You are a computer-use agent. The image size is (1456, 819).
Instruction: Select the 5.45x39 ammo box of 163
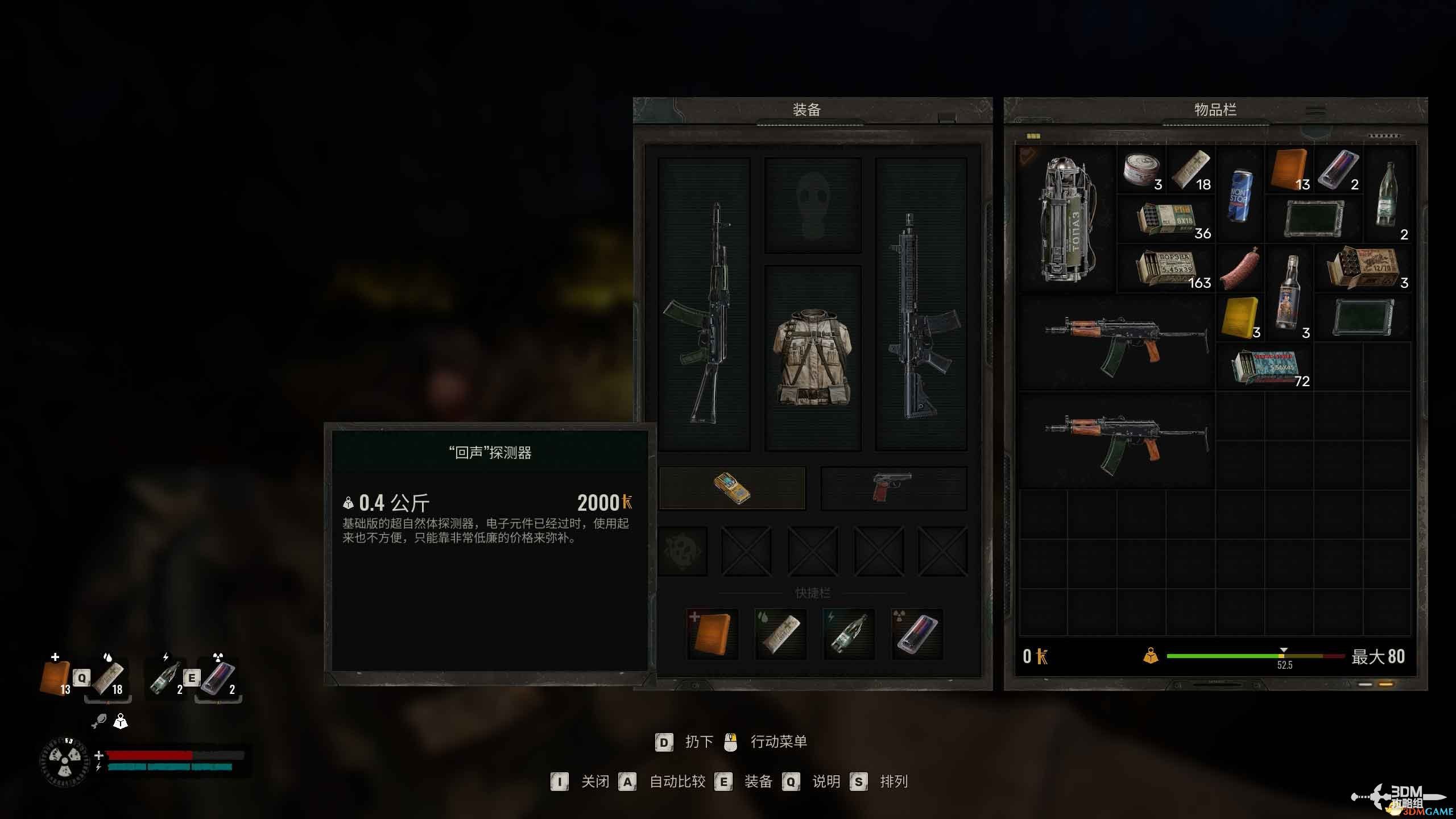(1166, 268)
